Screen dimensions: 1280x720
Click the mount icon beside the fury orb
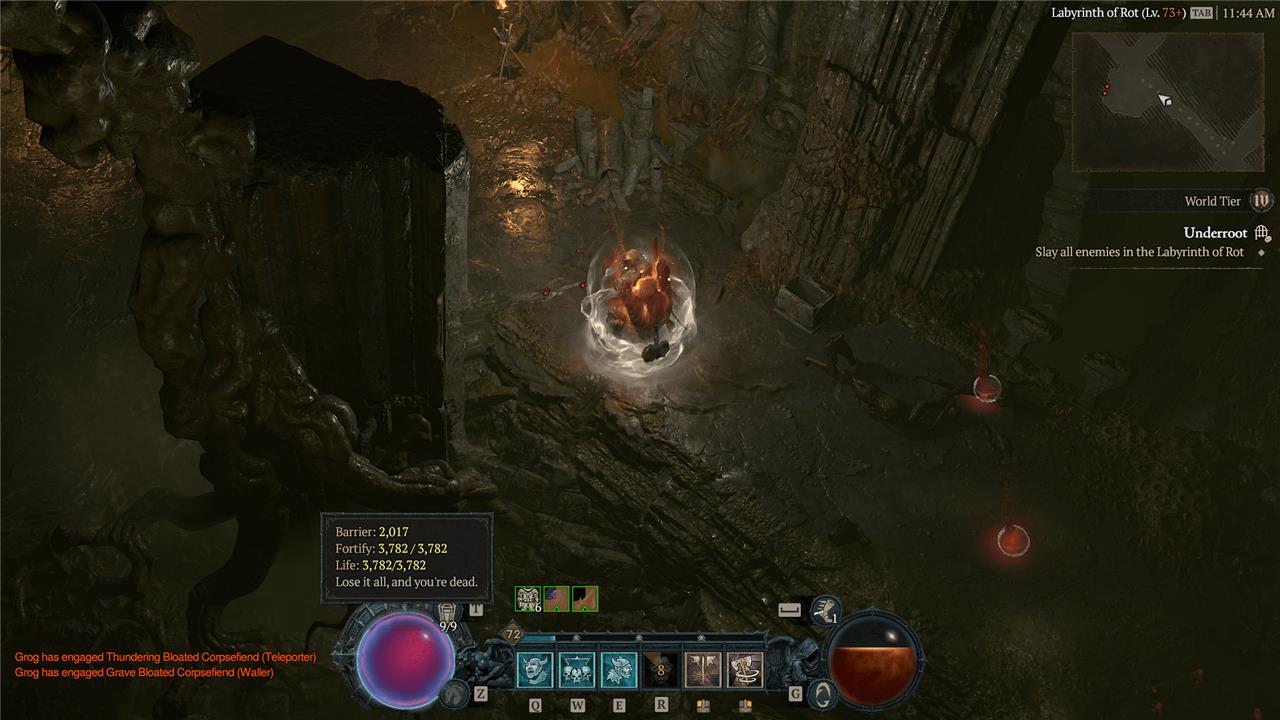click(820, 692)
